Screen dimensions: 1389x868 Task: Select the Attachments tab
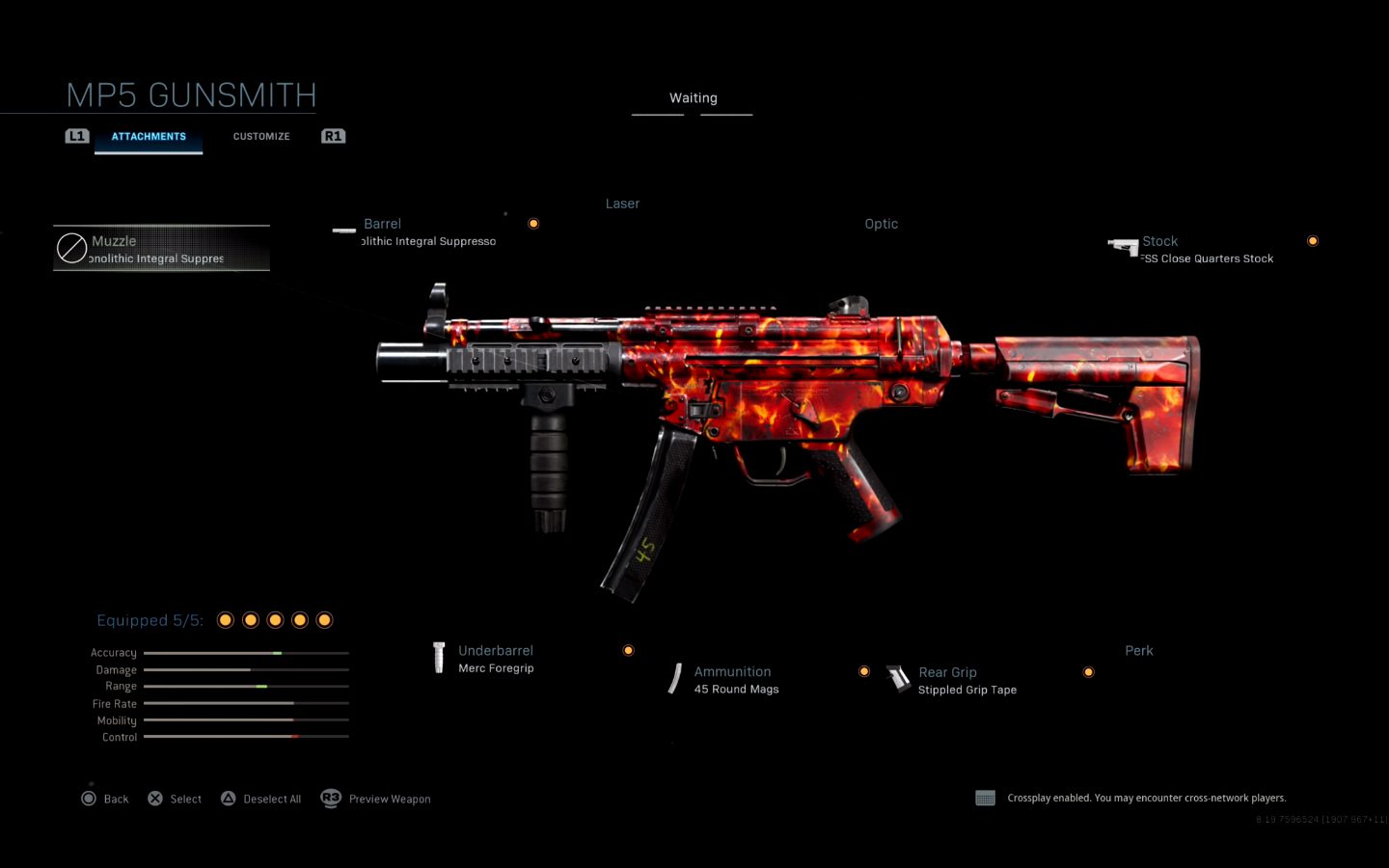(x=149, y=137)
